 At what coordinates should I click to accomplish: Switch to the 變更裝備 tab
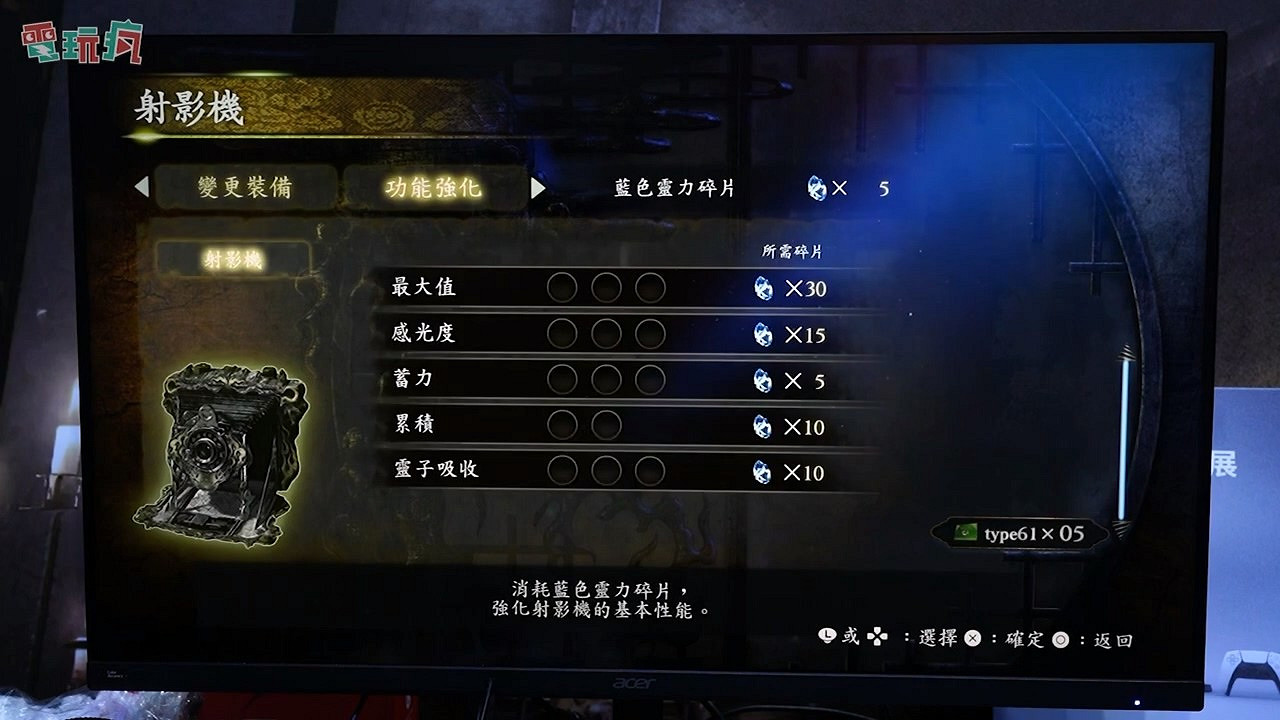(x=244, y=186)
